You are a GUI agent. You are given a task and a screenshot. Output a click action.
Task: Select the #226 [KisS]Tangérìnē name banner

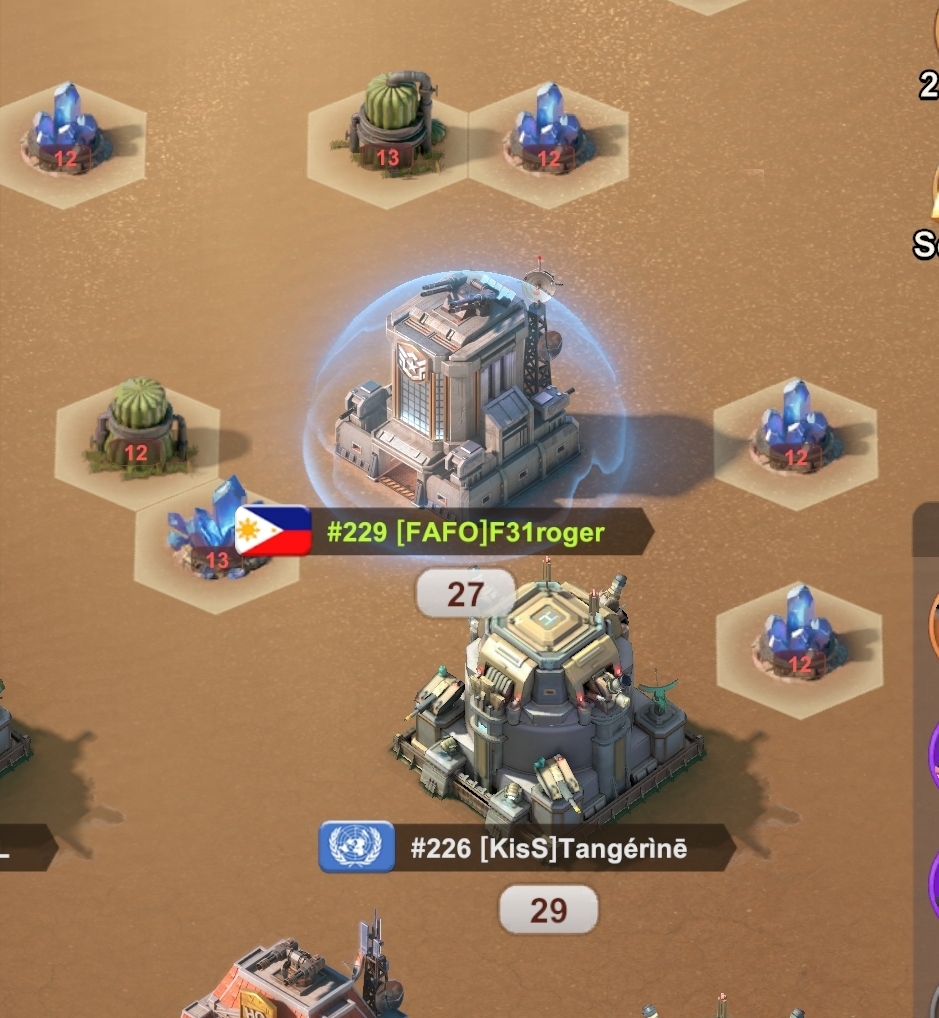tap(548, 849)
